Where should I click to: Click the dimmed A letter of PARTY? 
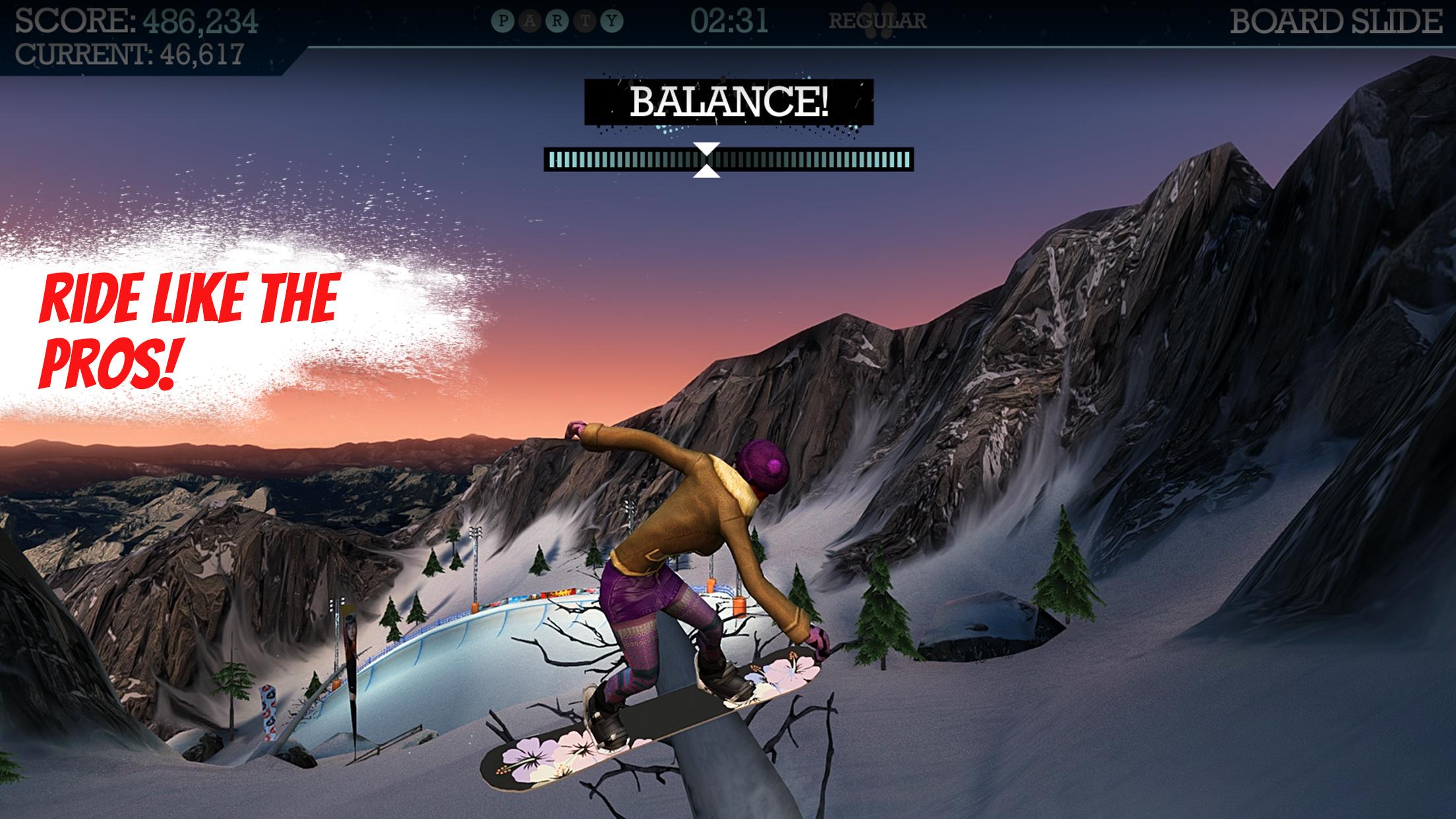point(529,20)
